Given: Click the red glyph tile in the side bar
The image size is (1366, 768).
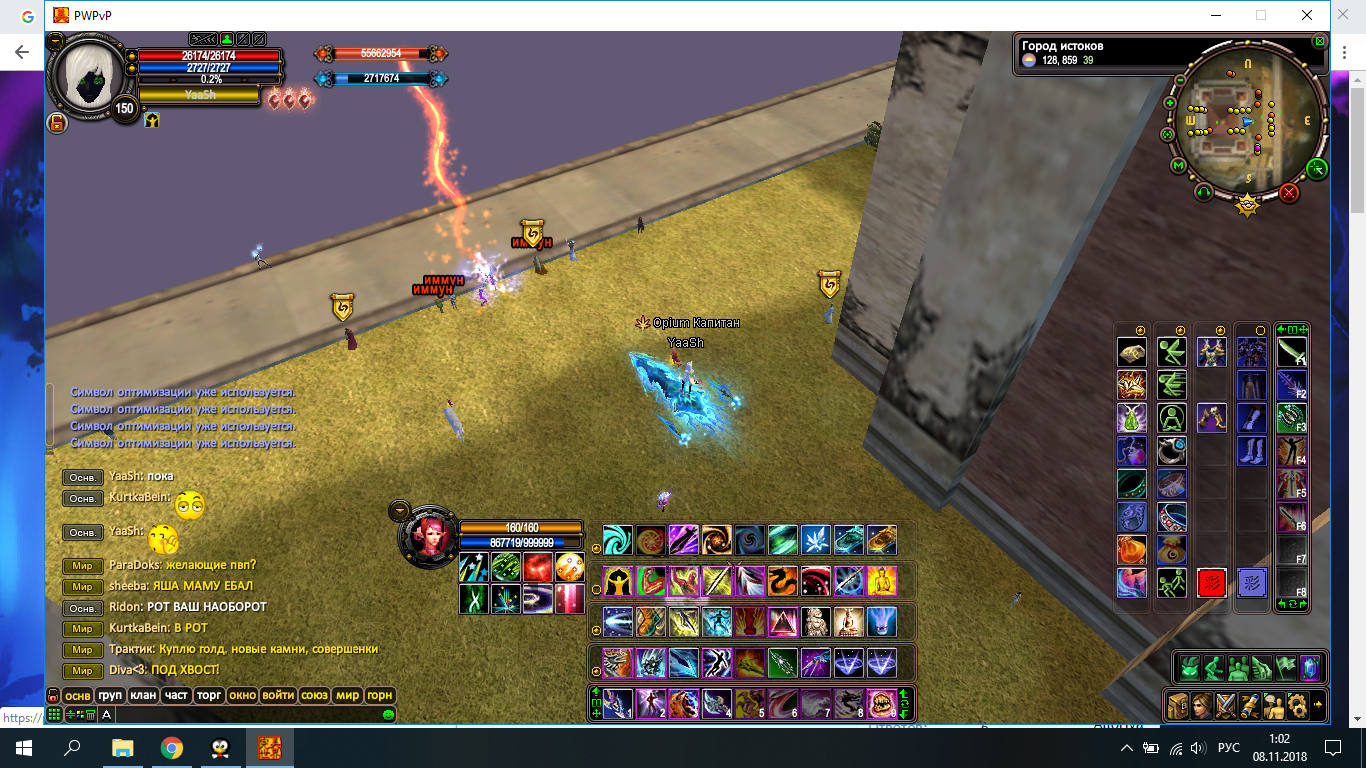Looking at the screenshot, I should click(x=1212, y=583).
